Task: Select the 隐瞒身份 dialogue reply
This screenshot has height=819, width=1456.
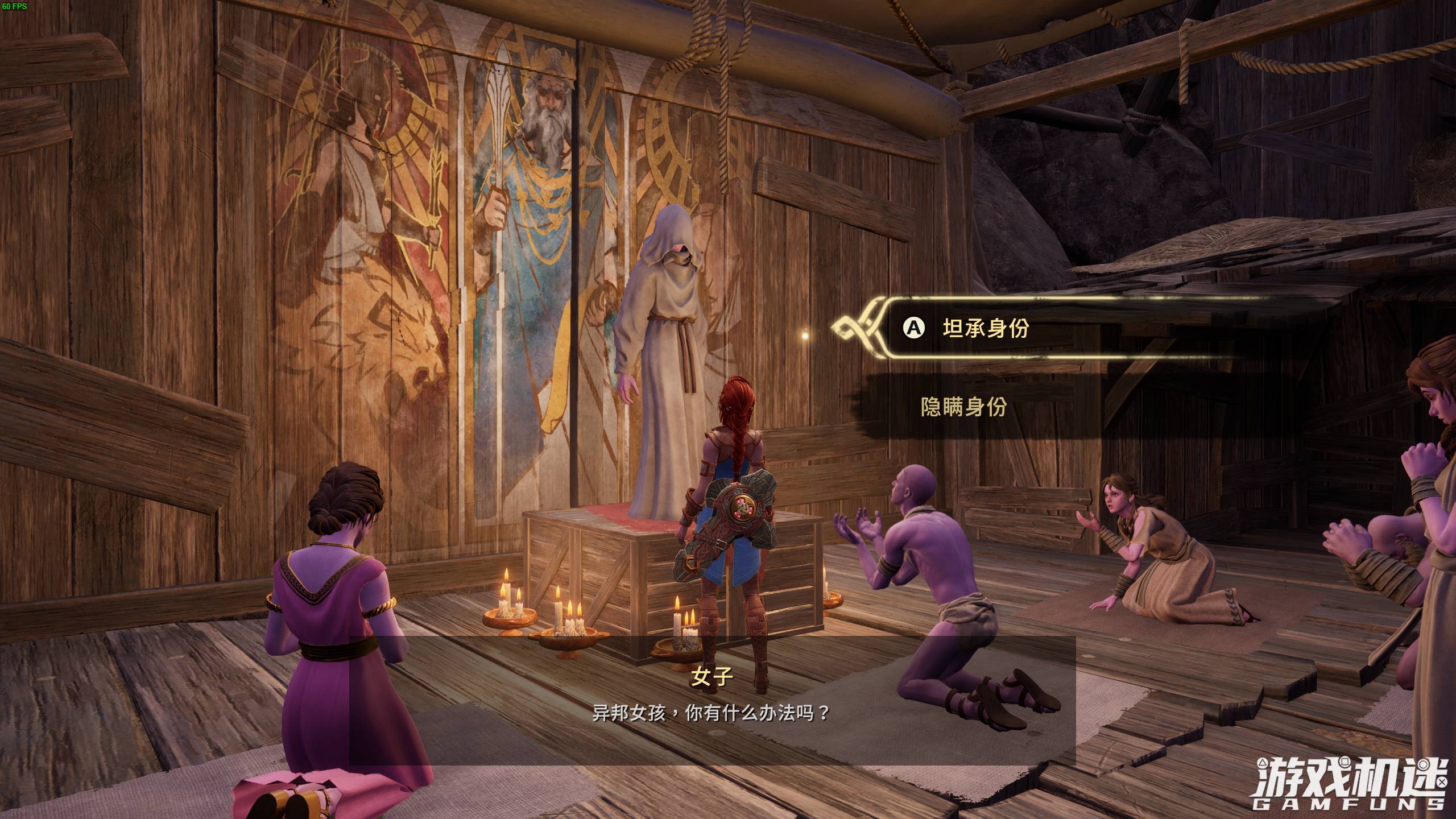Action: click(963, 407)
